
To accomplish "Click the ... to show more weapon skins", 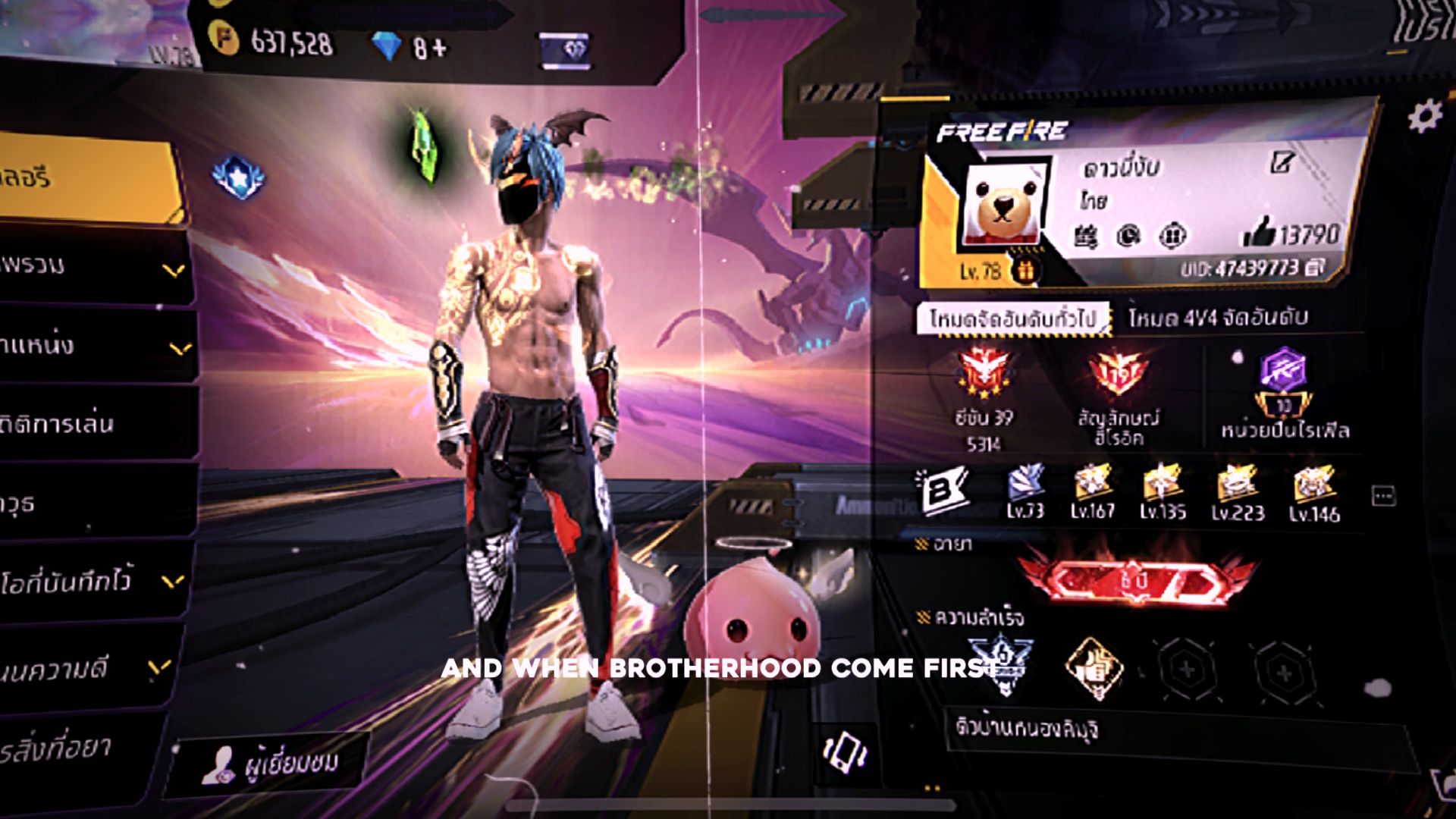I will 1382,493.
